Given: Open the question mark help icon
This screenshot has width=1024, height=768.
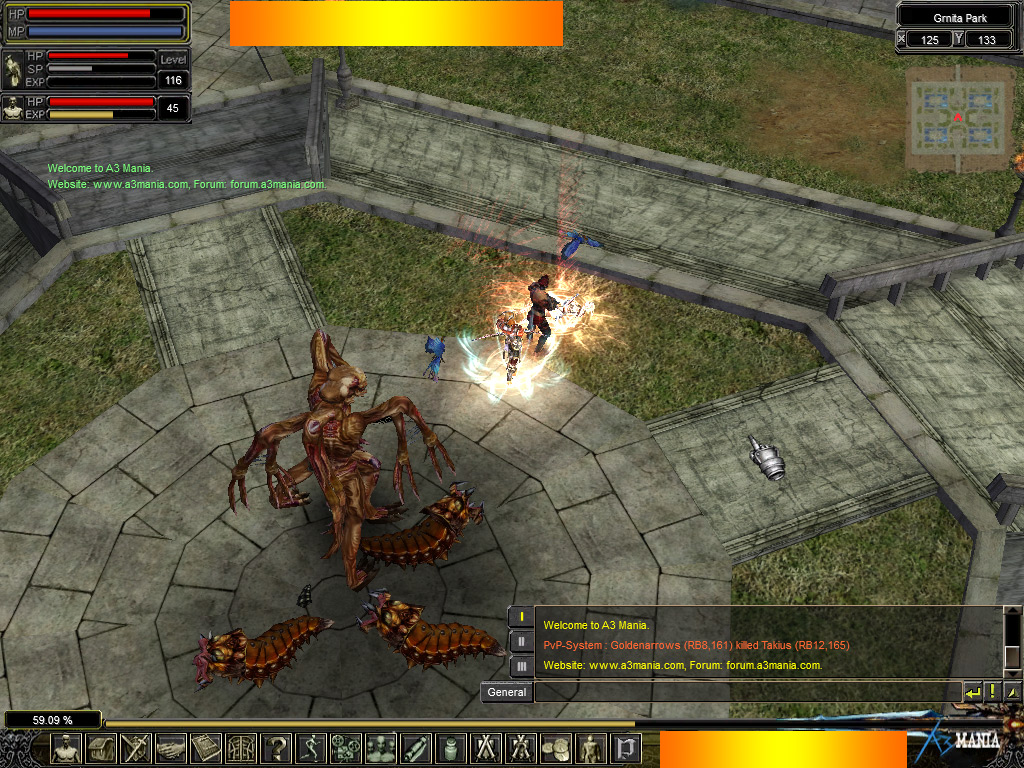Looking at the screenshot, I should coord(276,748).
